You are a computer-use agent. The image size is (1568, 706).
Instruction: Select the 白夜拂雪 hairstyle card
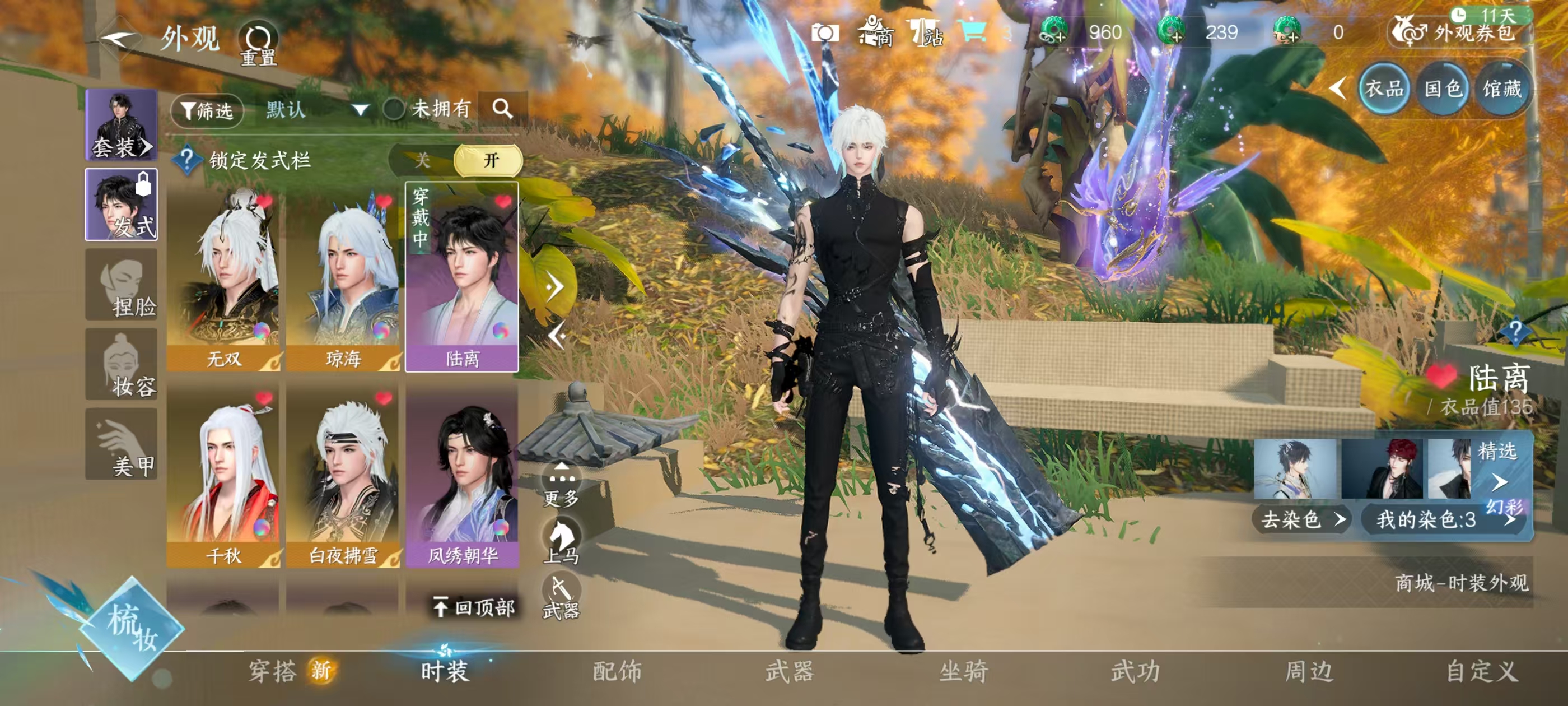point(343,475)
